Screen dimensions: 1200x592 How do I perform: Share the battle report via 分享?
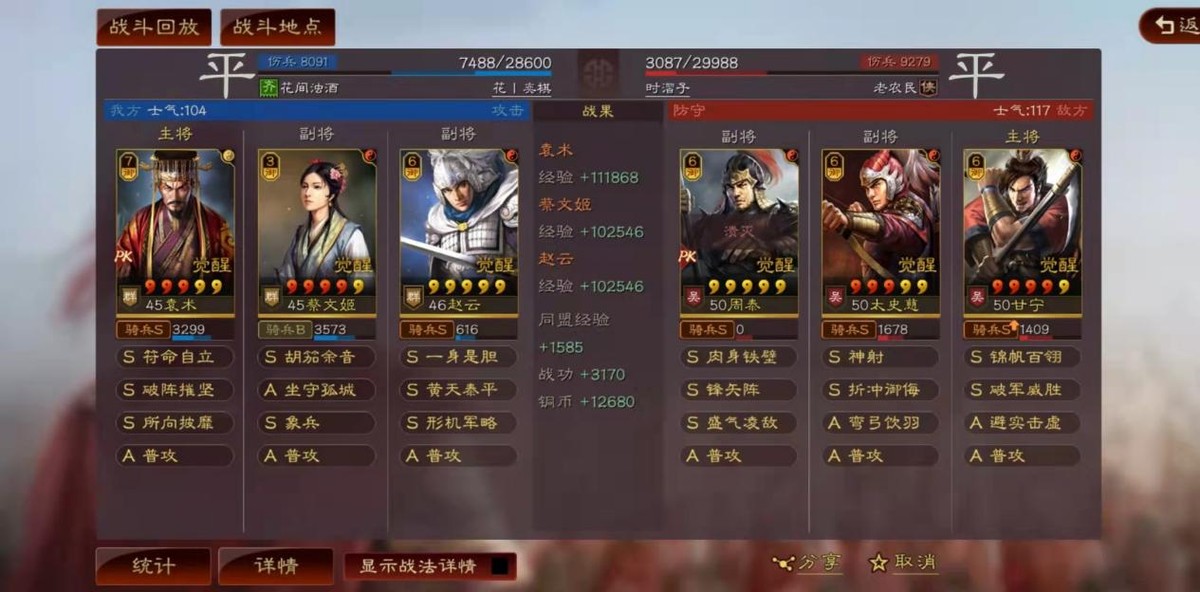tap(808, 563)
